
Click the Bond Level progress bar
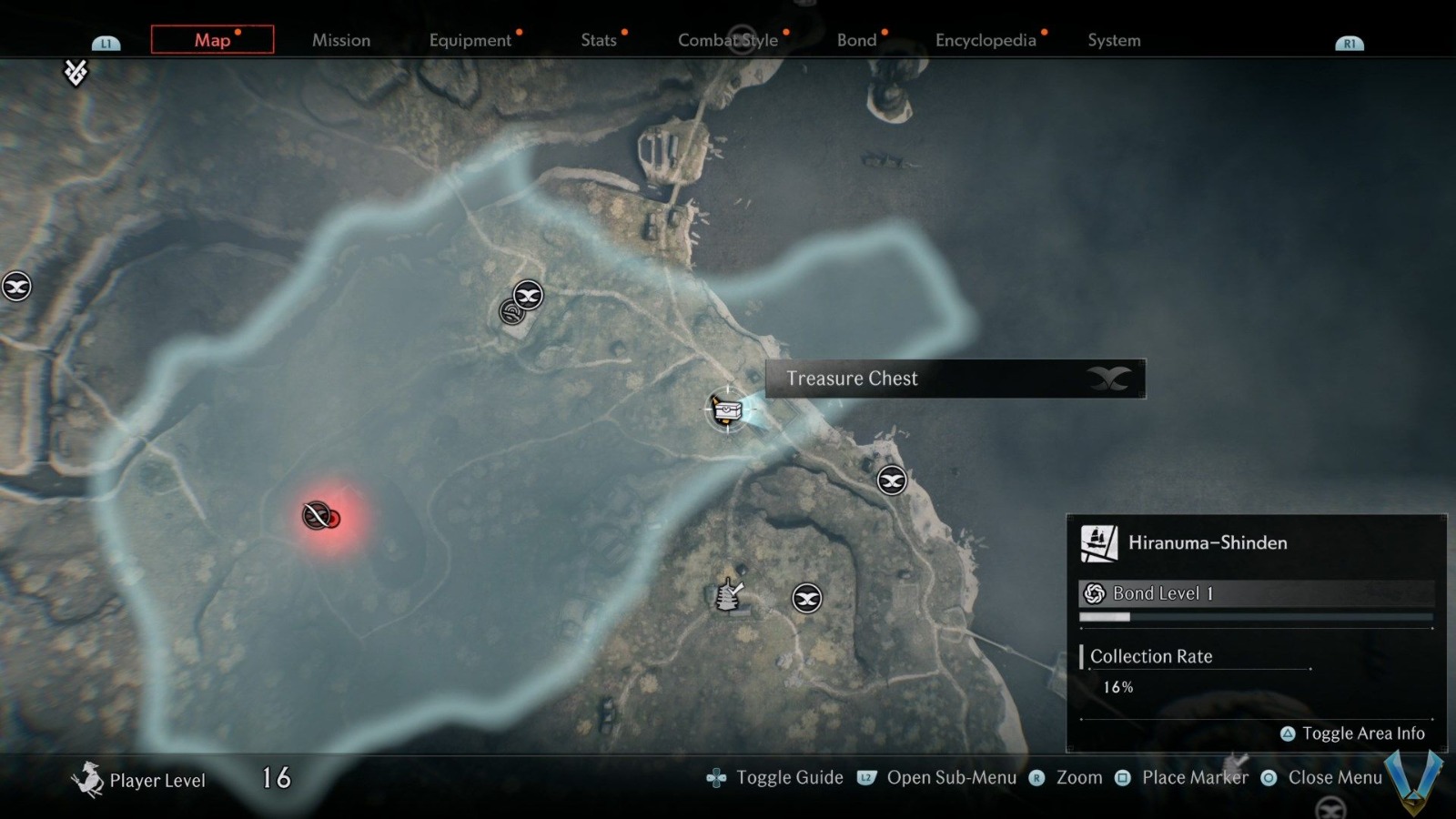pyautogui.click(x=1256, y=616)
